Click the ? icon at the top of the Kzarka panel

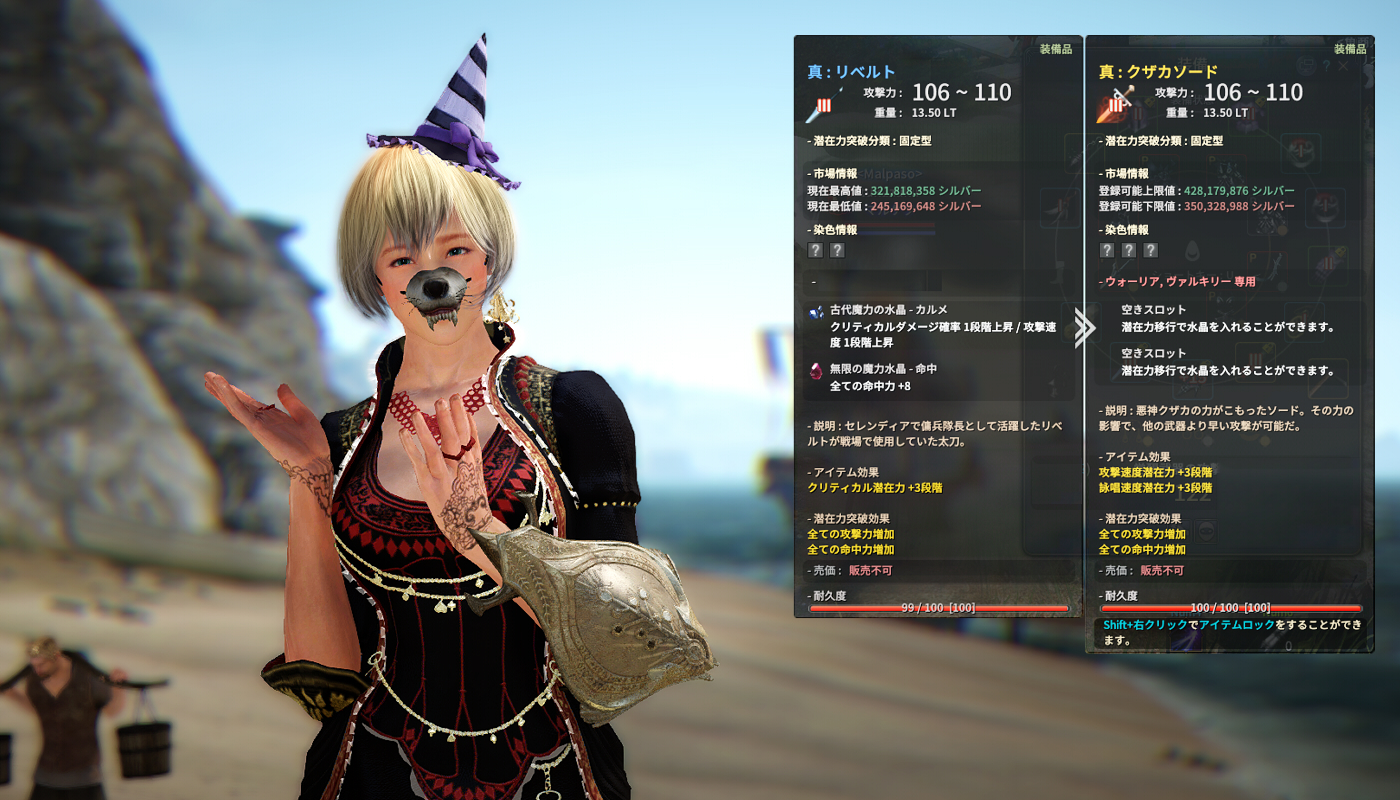pos(1326,66)
